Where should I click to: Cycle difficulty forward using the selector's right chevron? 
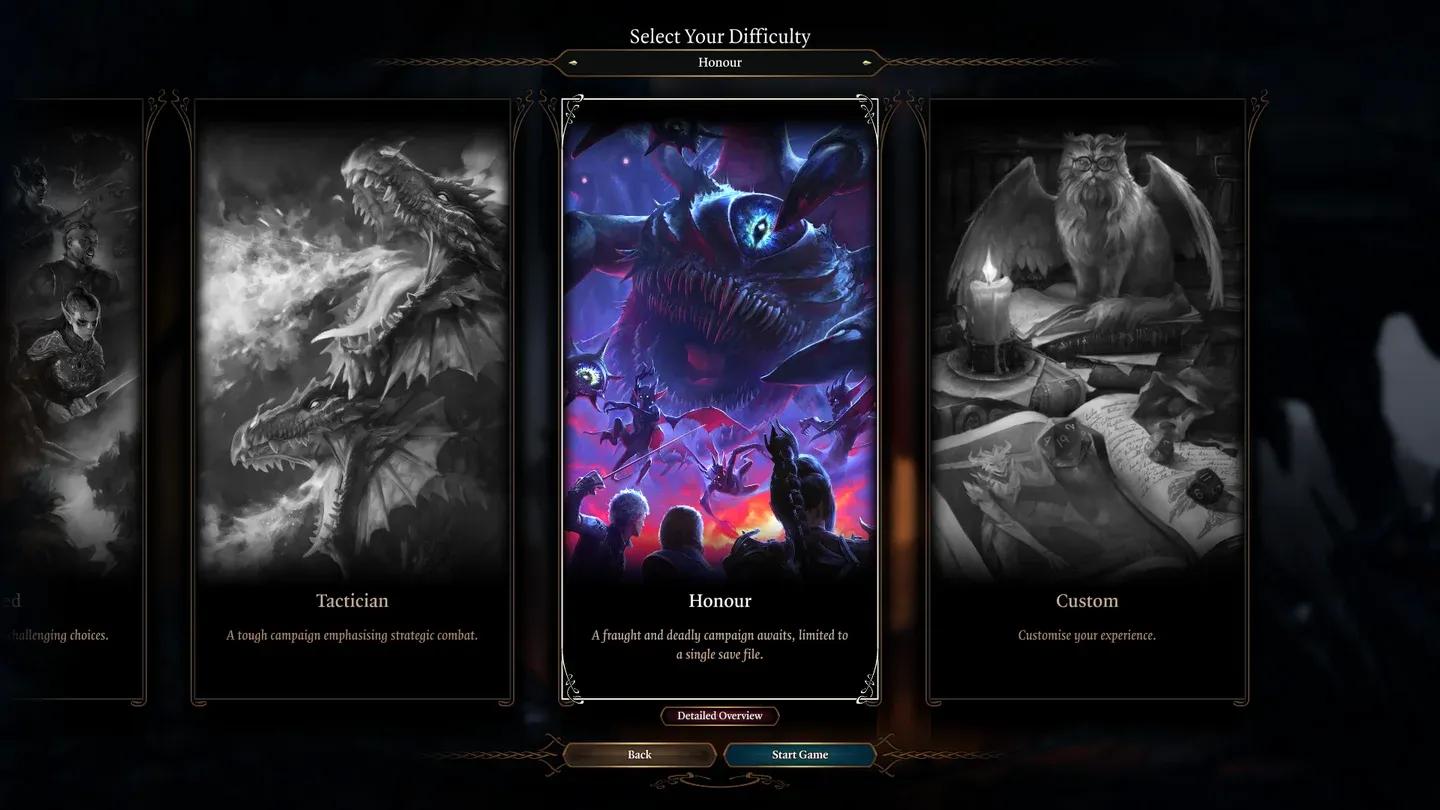click(867, 62)
